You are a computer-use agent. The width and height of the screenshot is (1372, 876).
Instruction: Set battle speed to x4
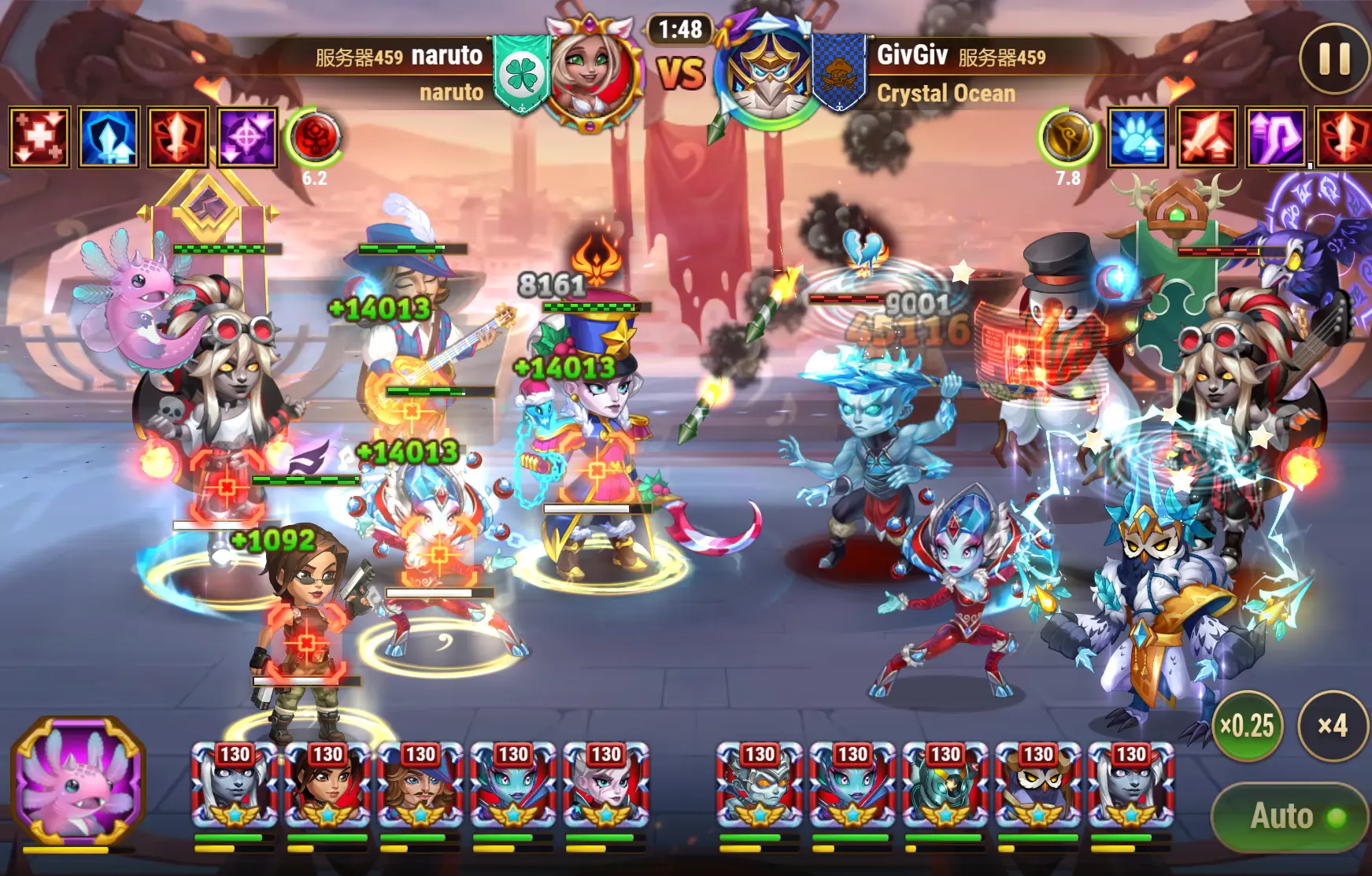coord(1333,725)
